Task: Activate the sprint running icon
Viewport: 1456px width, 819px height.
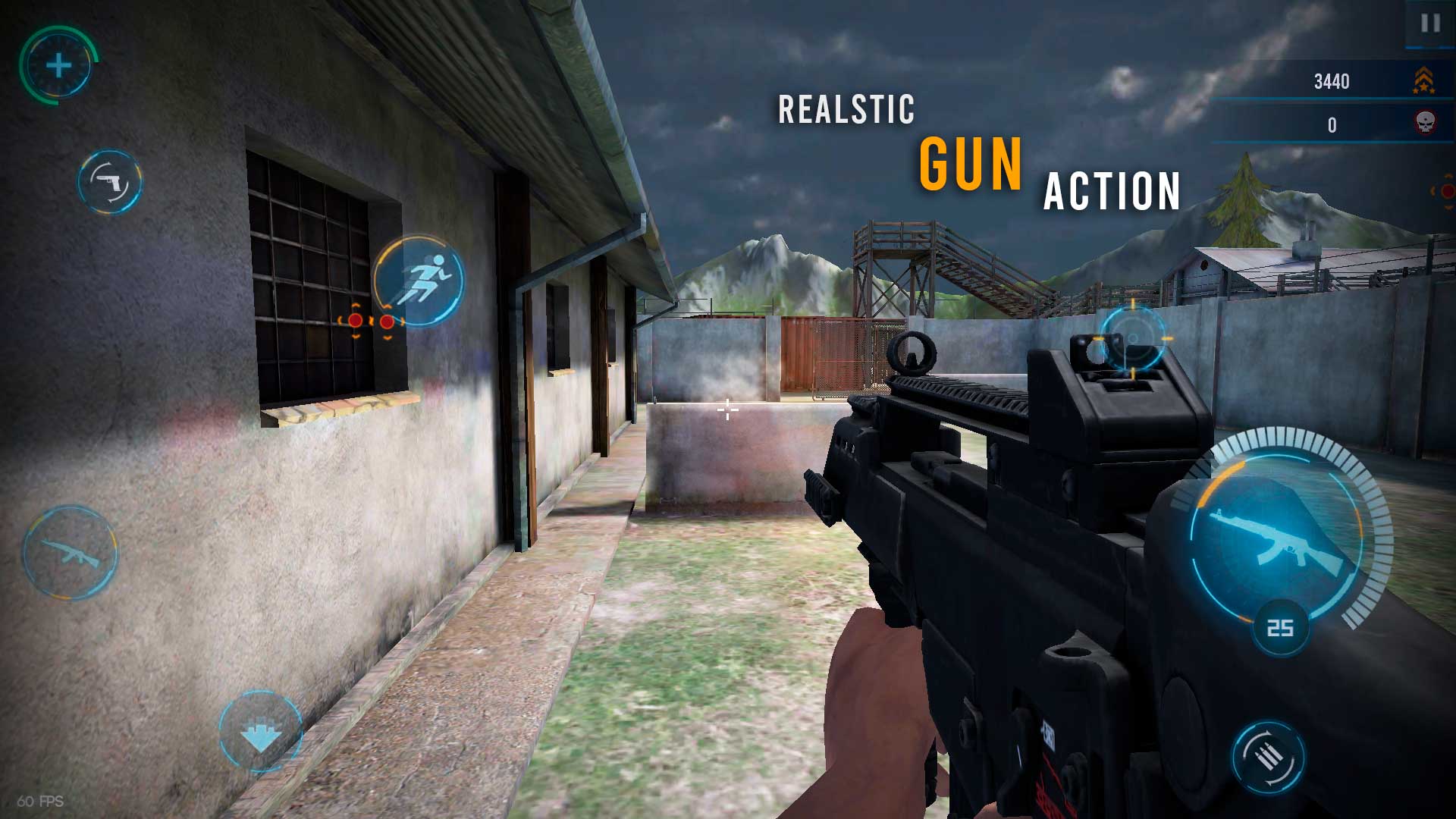Action: [419, 281]
